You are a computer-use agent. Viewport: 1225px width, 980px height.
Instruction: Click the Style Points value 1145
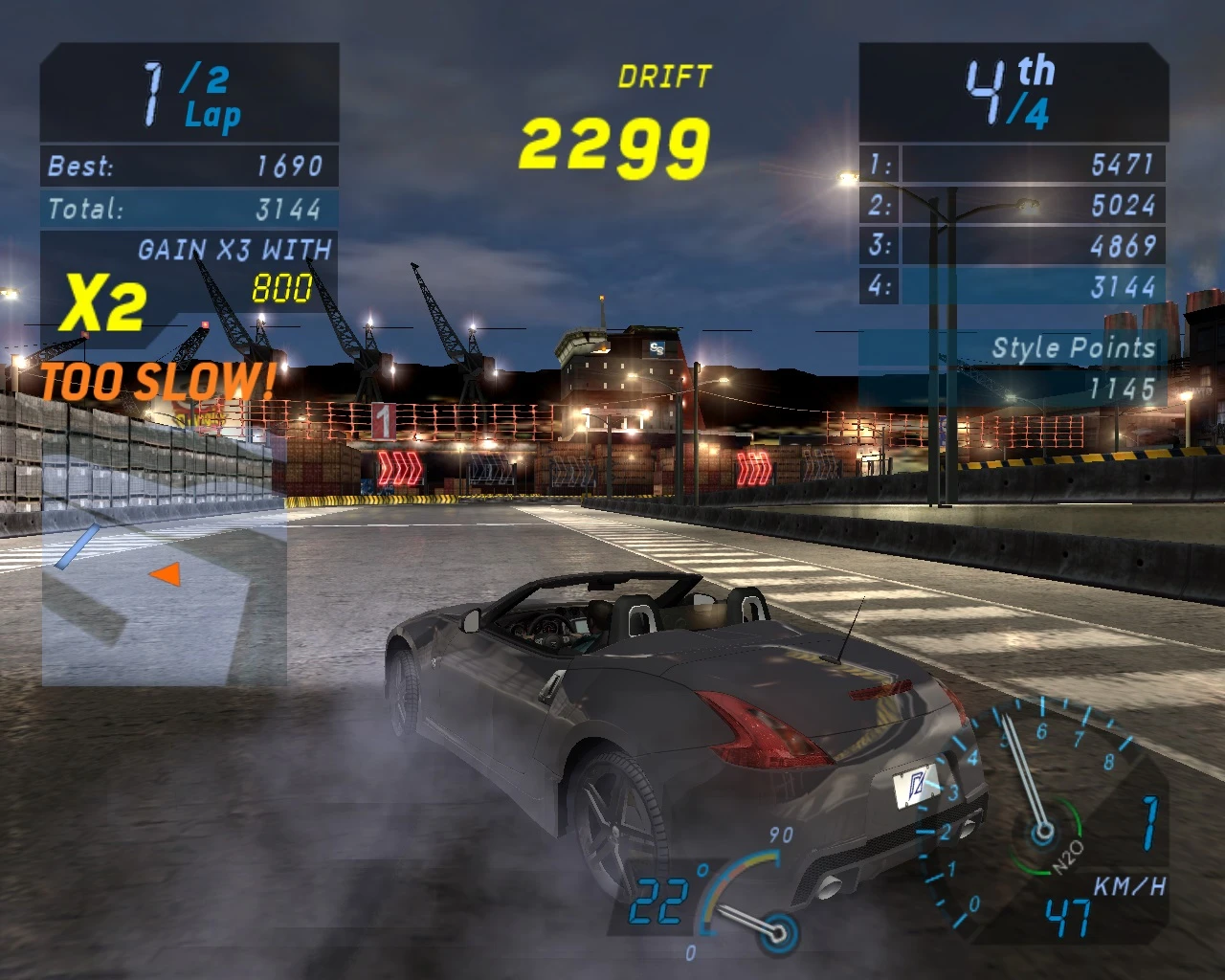(1120, 388)
